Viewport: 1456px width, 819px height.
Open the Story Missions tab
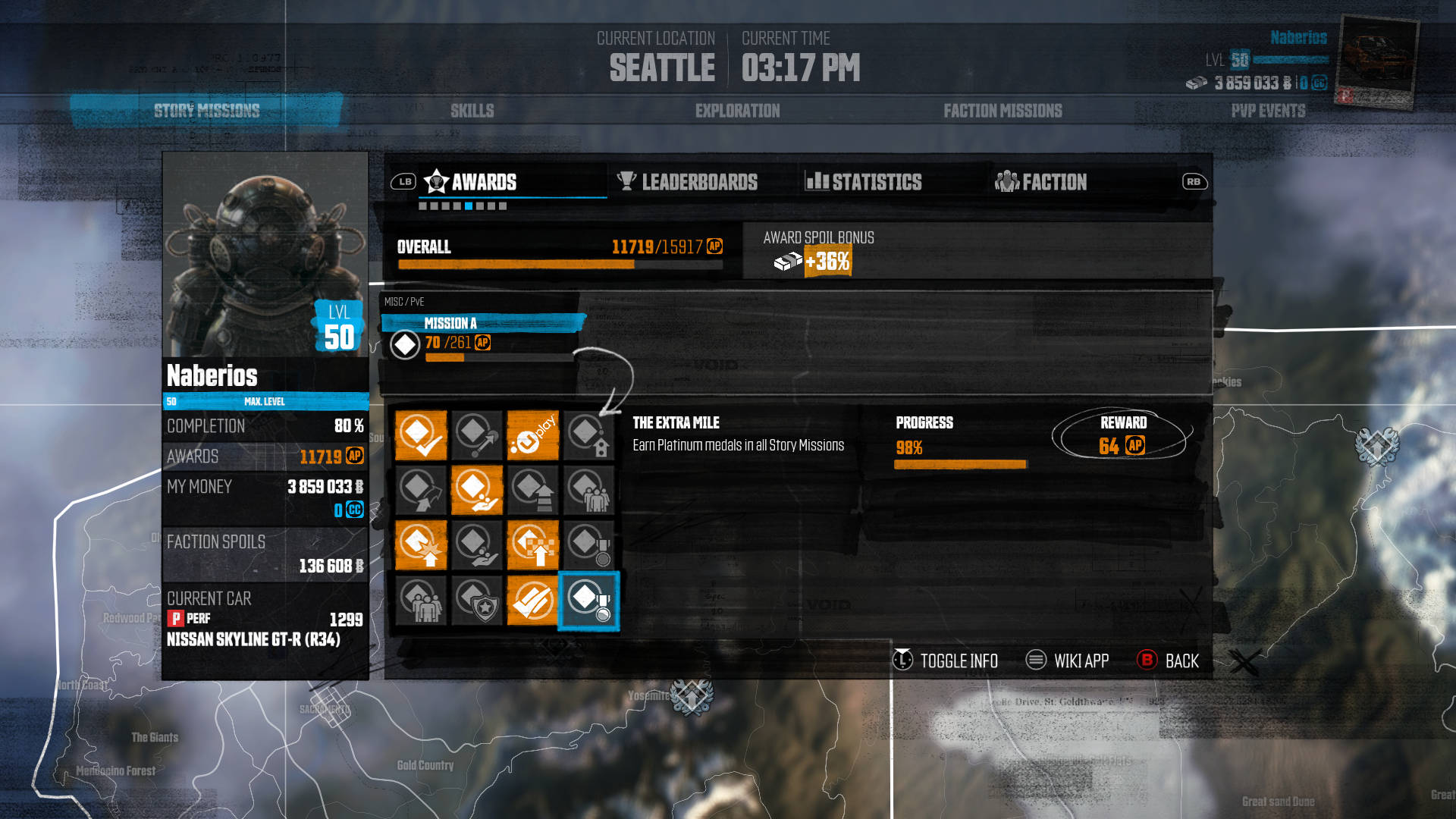point(206,111)
